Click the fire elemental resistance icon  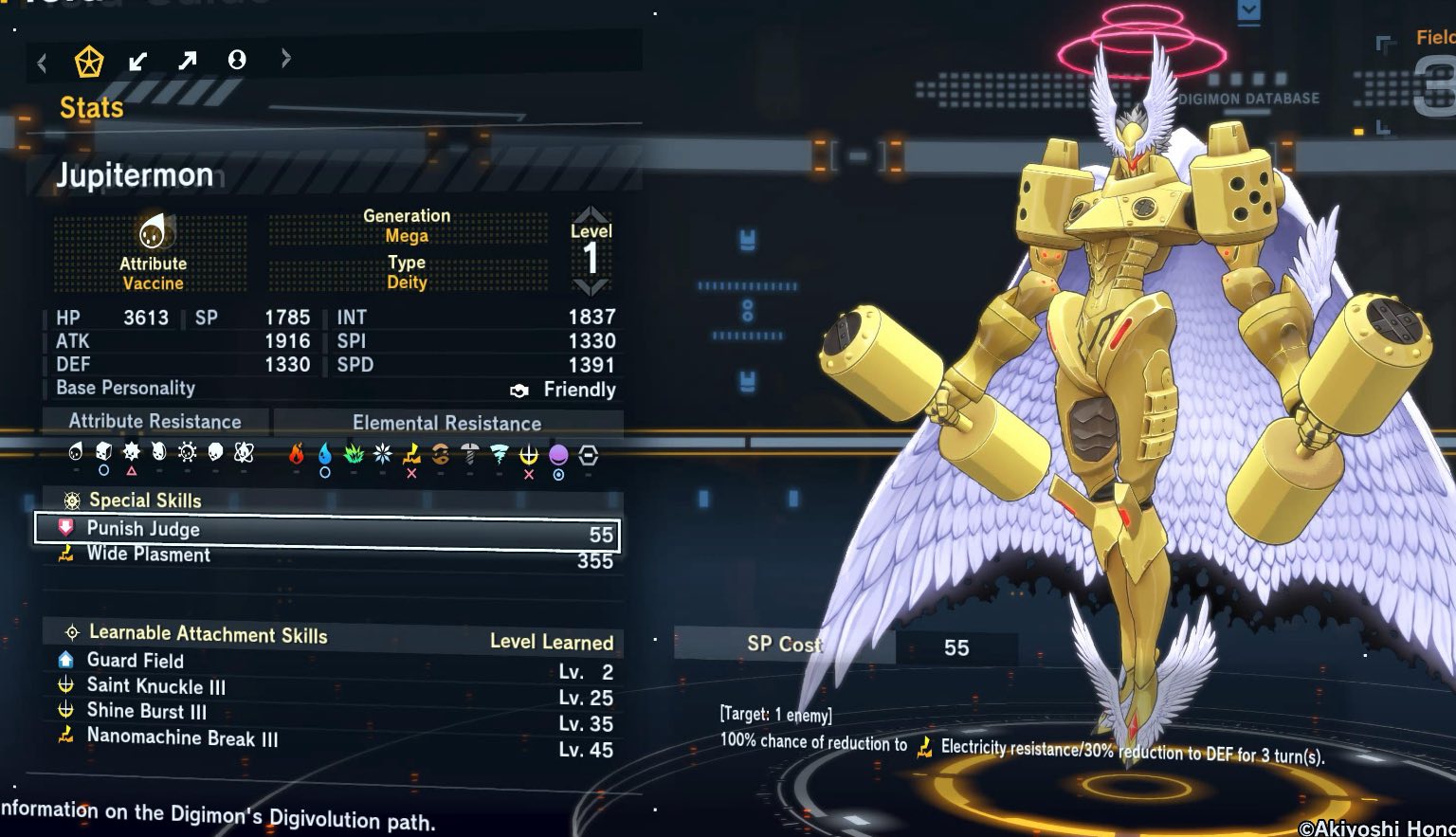coord(297,455)
